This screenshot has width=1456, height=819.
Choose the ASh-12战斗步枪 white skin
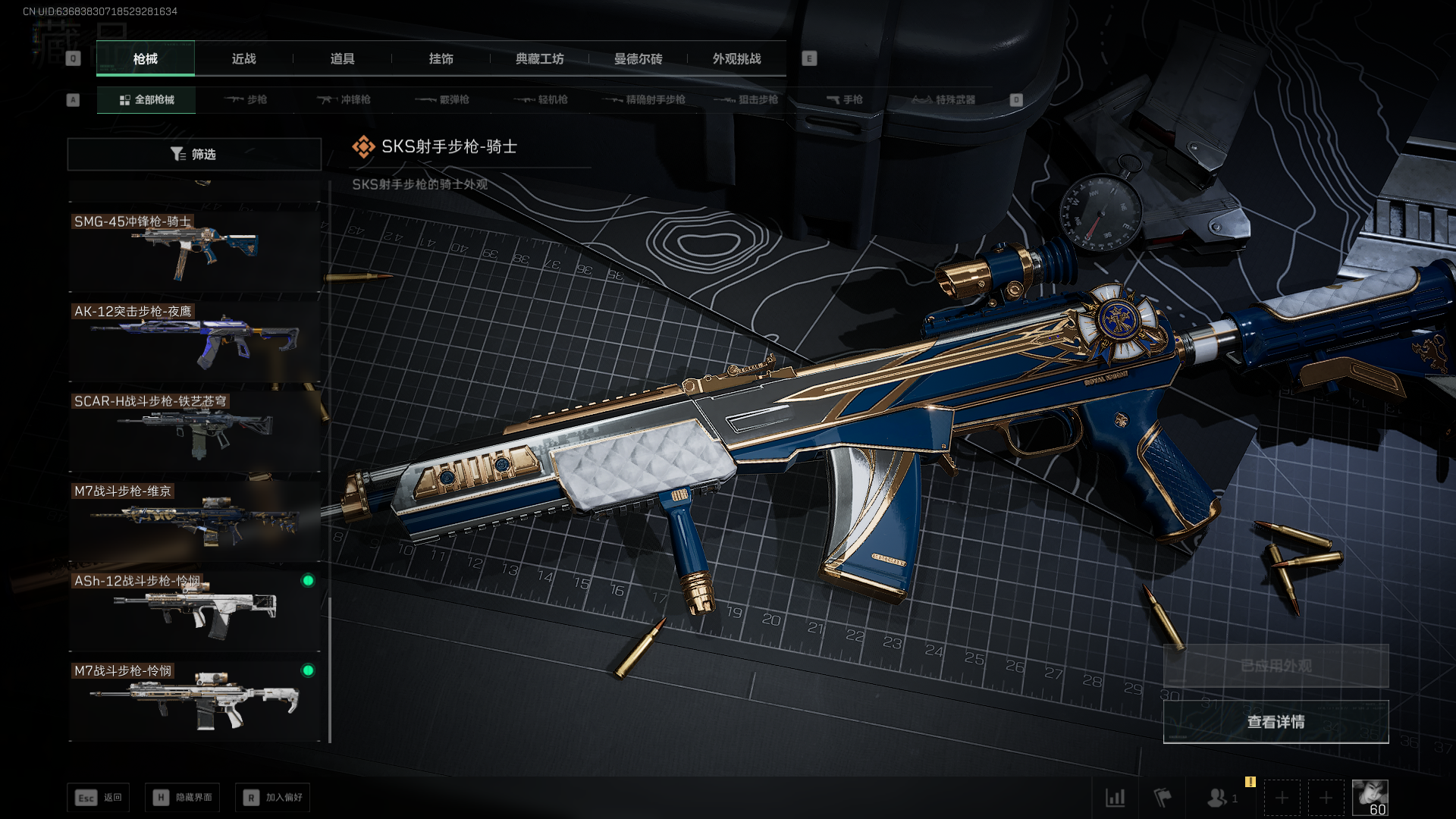[x=194, y=610]
